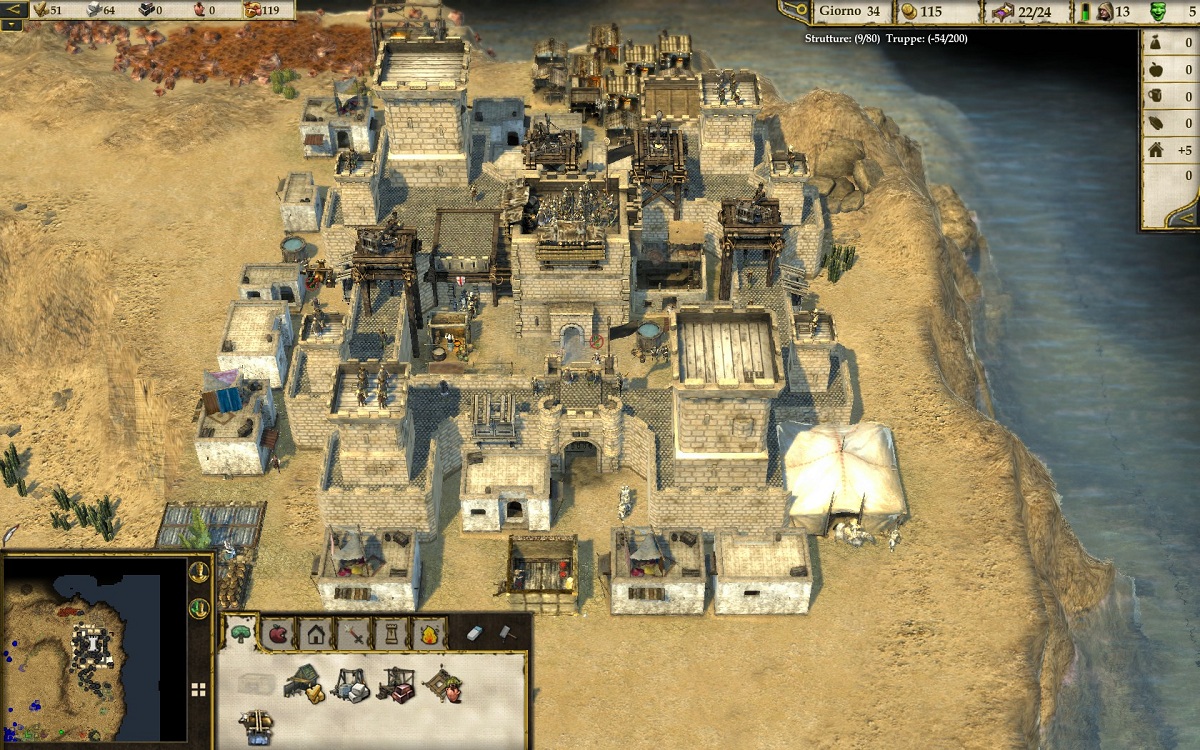Open the crossed swords military tab
This screenshot has height=750, width=1200.
(353, 633)
